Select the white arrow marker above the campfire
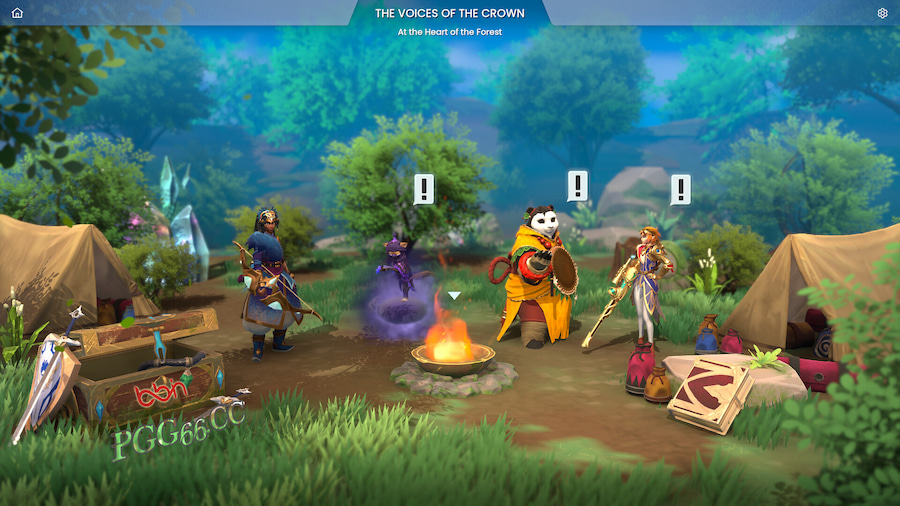 [454, 295]
